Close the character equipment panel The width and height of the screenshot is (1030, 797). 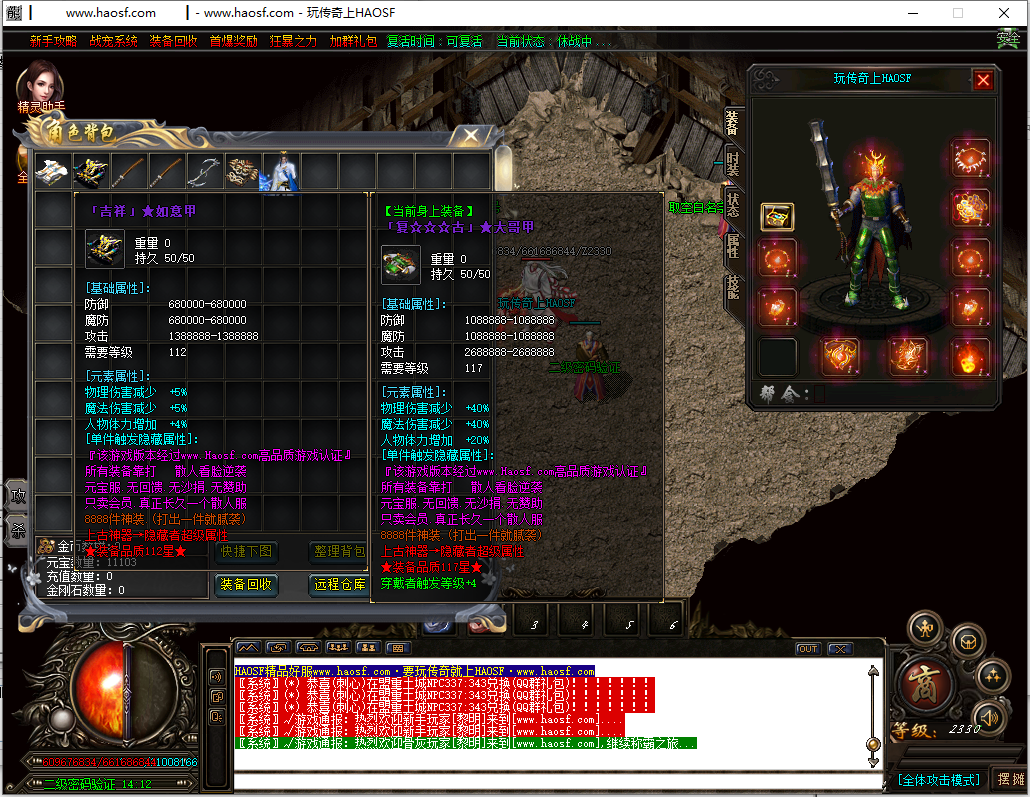pyautogui.click(x=983, y=80)
